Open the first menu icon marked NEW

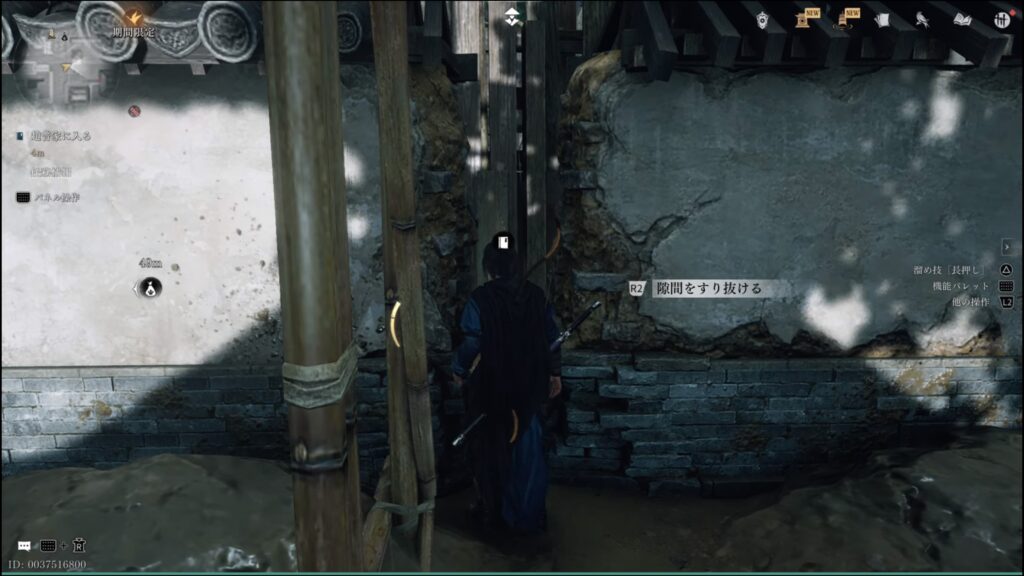click(803, 19)
